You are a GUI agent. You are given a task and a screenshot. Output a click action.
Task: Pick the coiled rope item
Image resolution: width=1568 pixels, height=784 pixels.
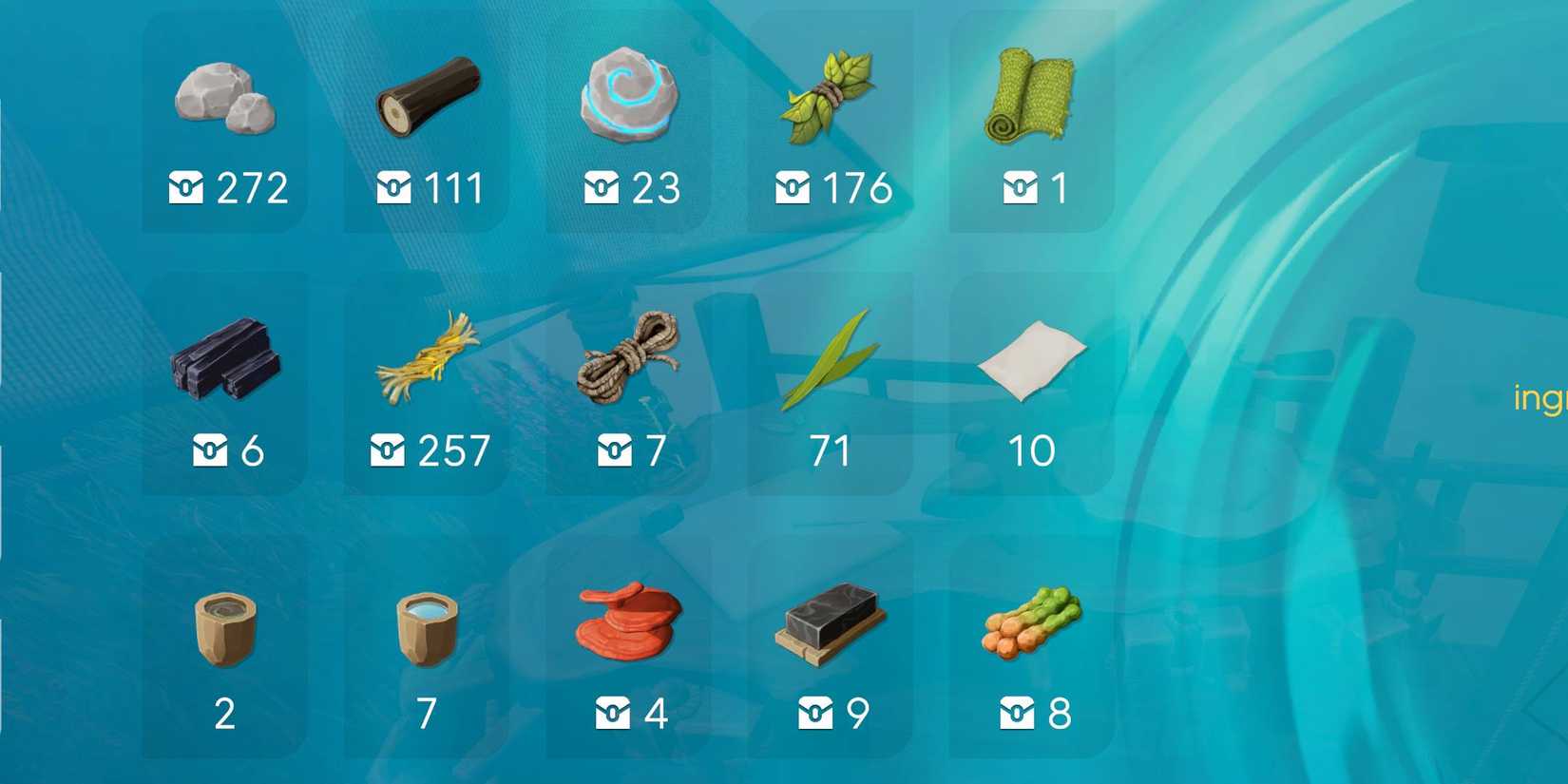click(629, 356)
